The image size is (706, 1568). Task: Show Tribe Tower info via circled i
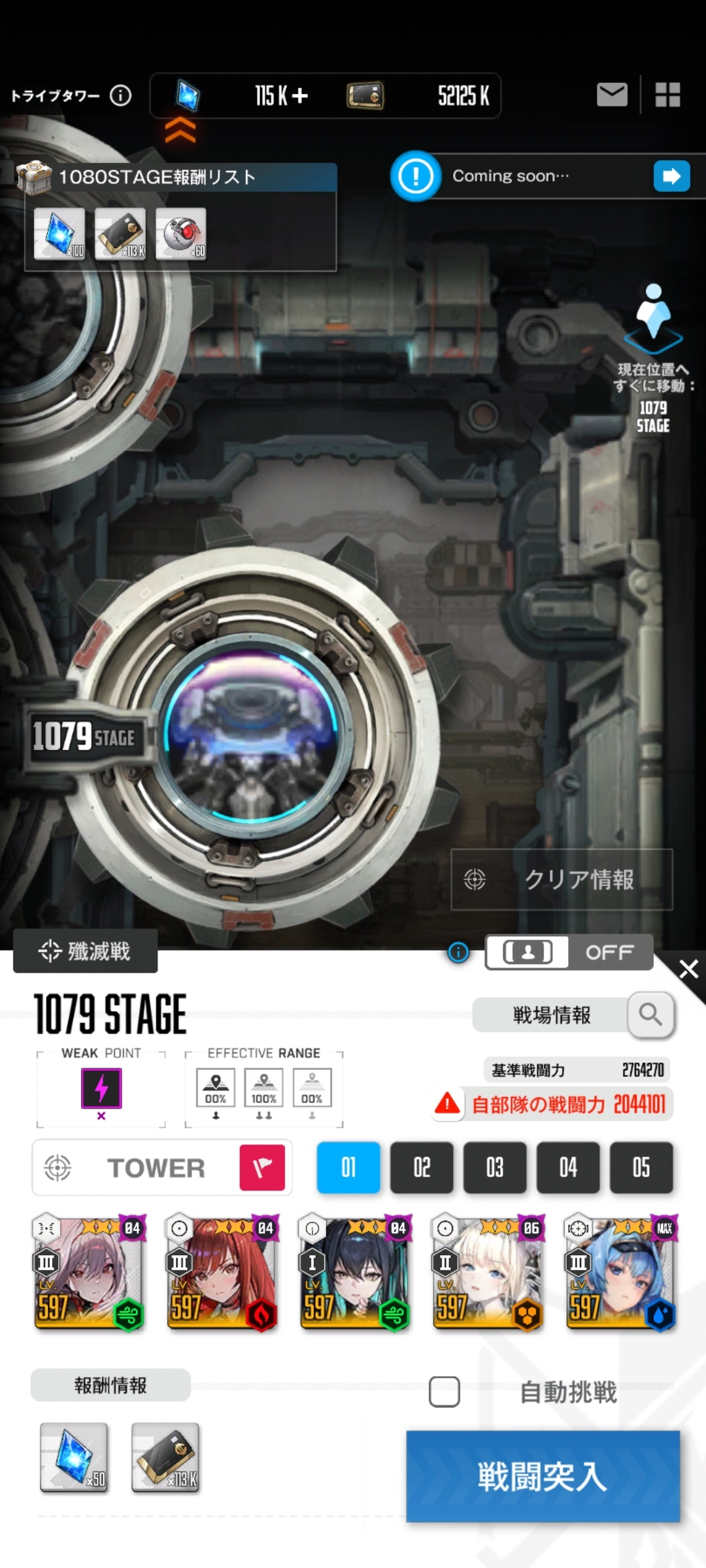[120, 96]
